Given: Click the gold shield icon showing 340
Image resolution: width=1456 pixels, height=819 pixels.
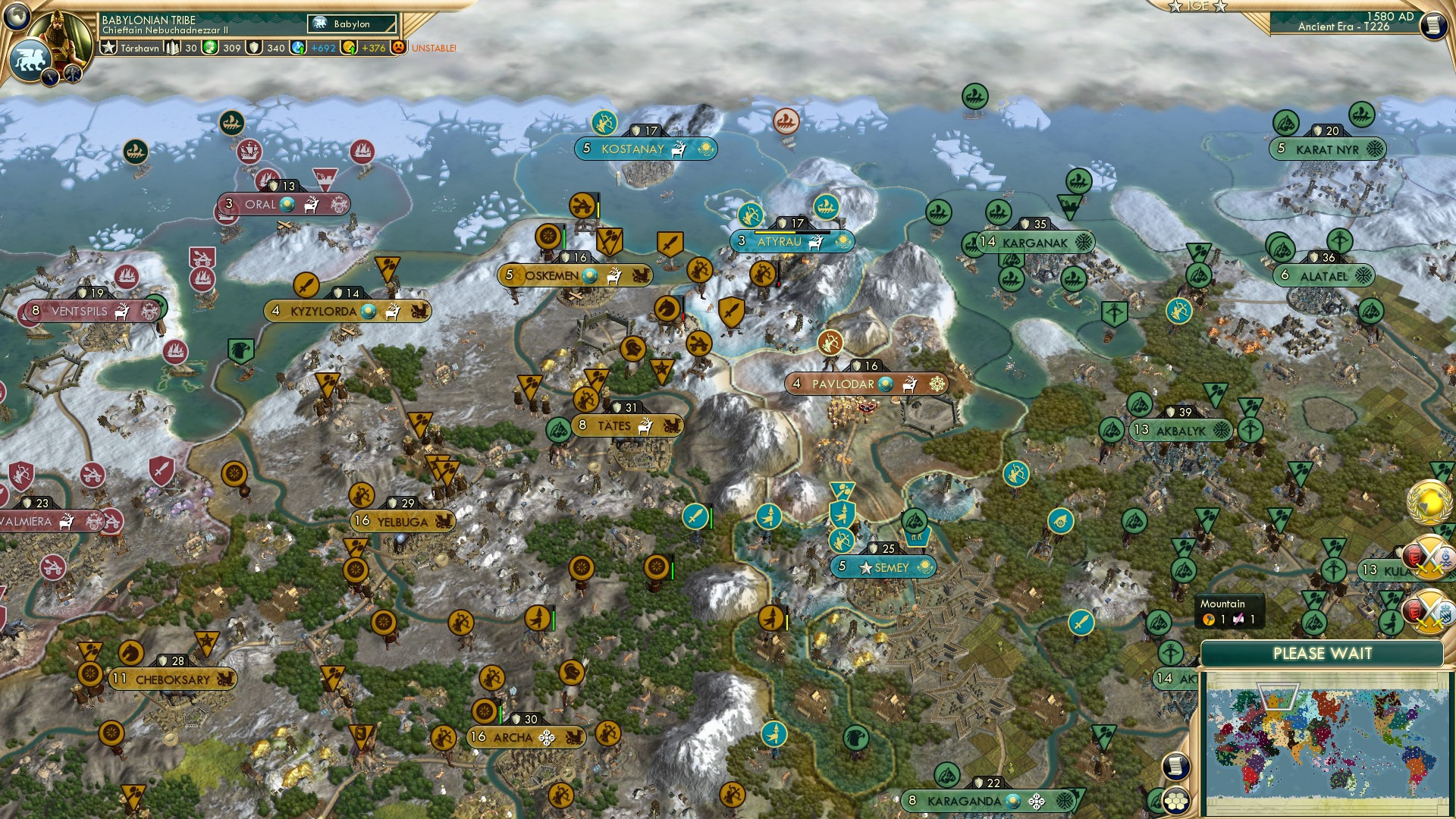Looking at the screenshot, I should coord(253,49).
